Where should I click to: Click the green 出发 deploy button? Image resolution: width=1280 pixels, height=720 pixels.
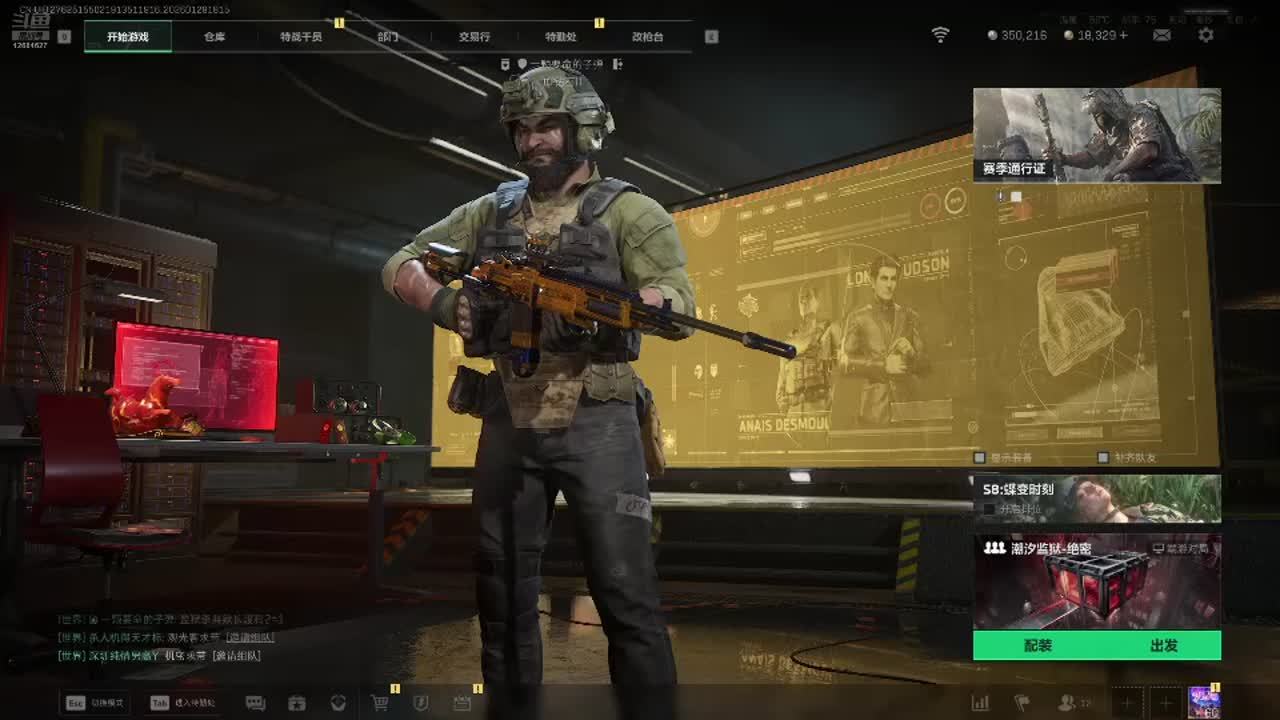(1163, 646)
